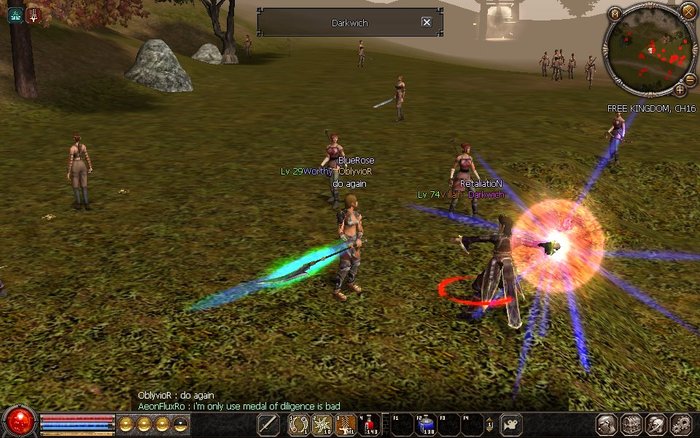Open the inventory chest icon
The width and height of the screenshot is (700, 438).
coord(632,424)
